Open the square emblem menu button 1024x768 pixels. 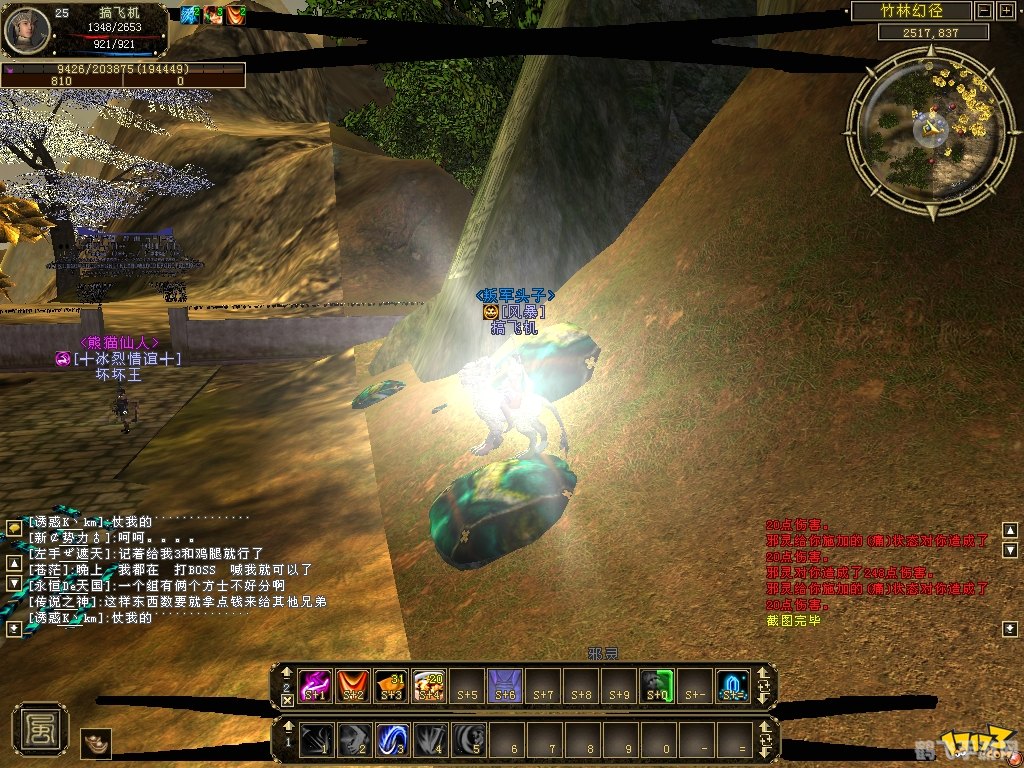click(40, 728)
